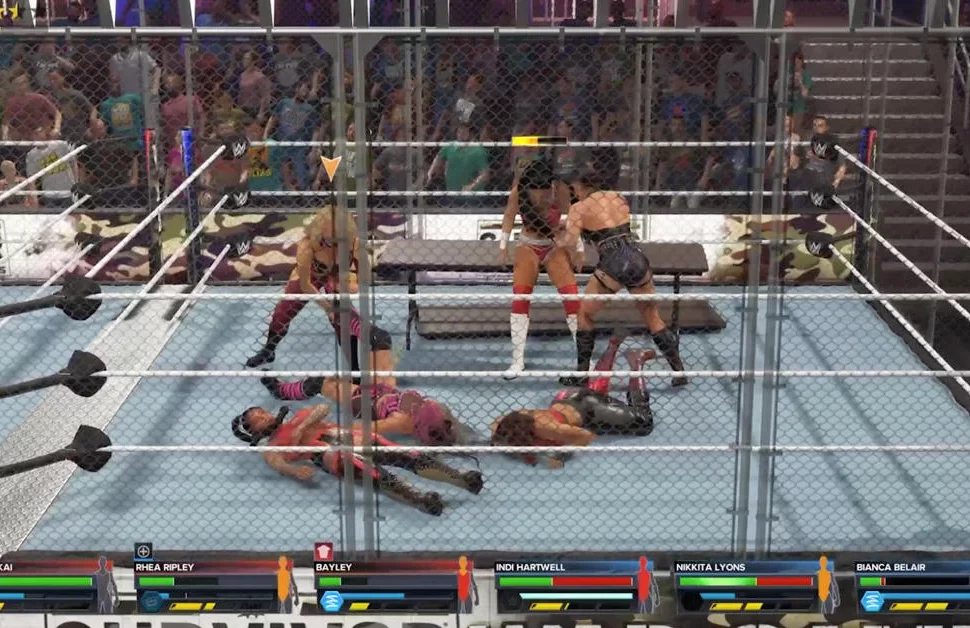Click the orange player indicator arrow

pos(330,167)
